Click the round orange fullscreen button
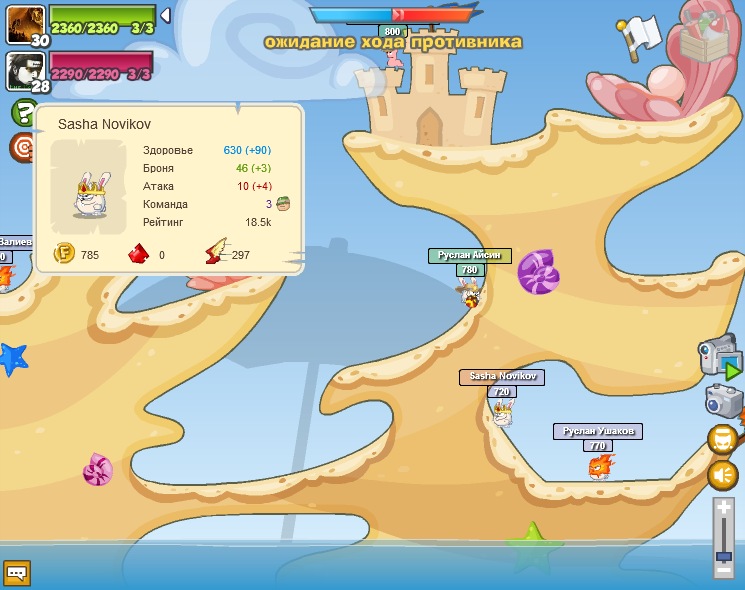 [x=722, y=439]
